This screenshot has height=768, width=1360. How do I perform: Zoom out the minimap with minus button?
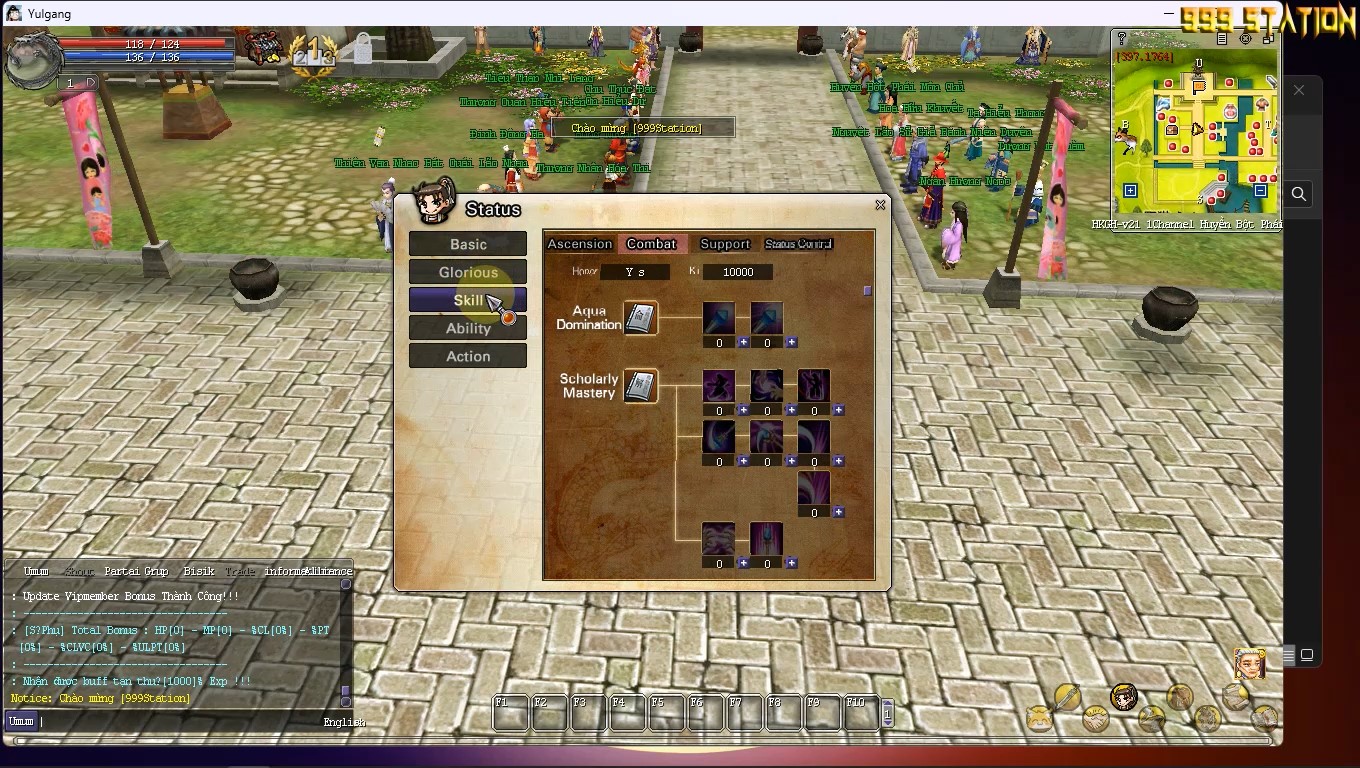1260,191
